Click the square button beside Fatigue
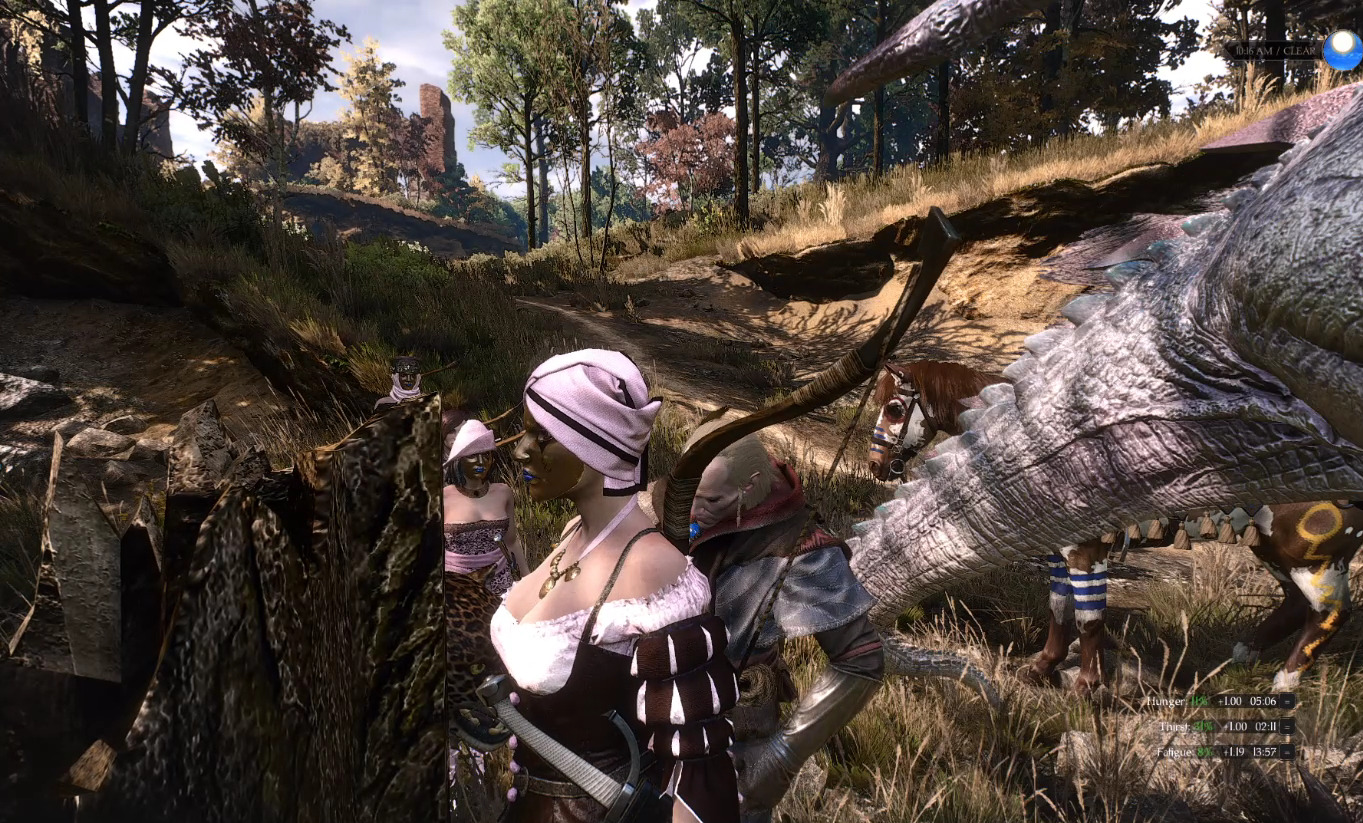Screen dimensions: 1363x823 pos(1287,751)
